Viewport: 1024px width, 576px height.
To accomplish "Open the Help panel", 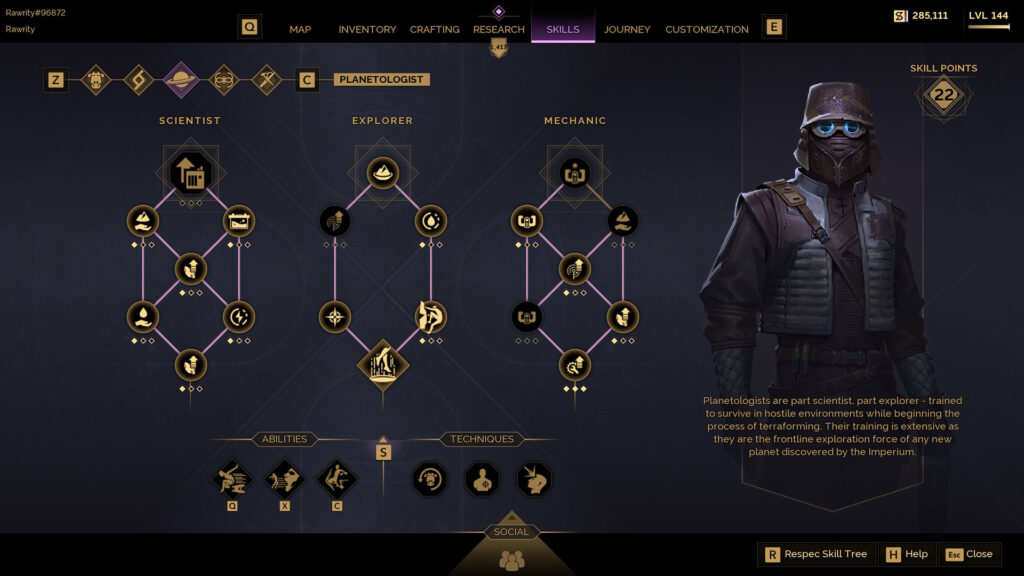I will coord(906,554).
